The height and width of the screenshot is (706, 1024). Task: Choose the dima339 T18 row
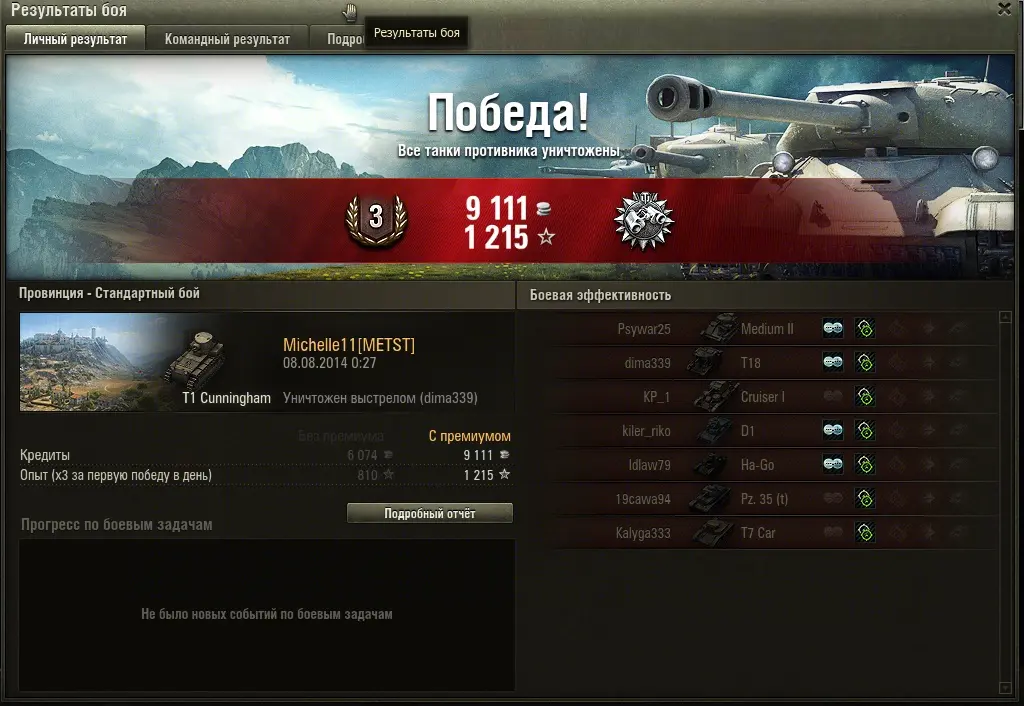pos(760,363)
